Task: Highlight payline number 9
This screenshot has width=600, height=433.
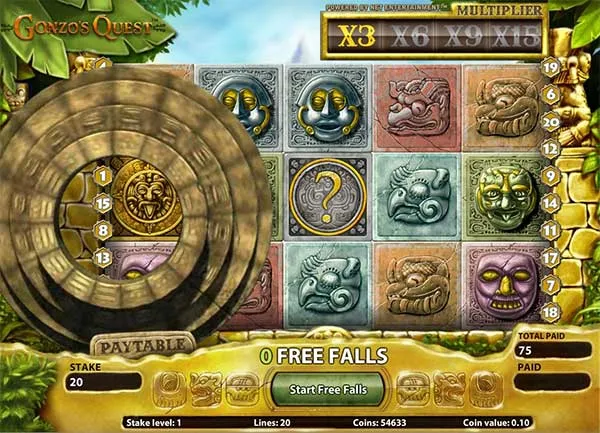Action: click(x=550, y=175)
